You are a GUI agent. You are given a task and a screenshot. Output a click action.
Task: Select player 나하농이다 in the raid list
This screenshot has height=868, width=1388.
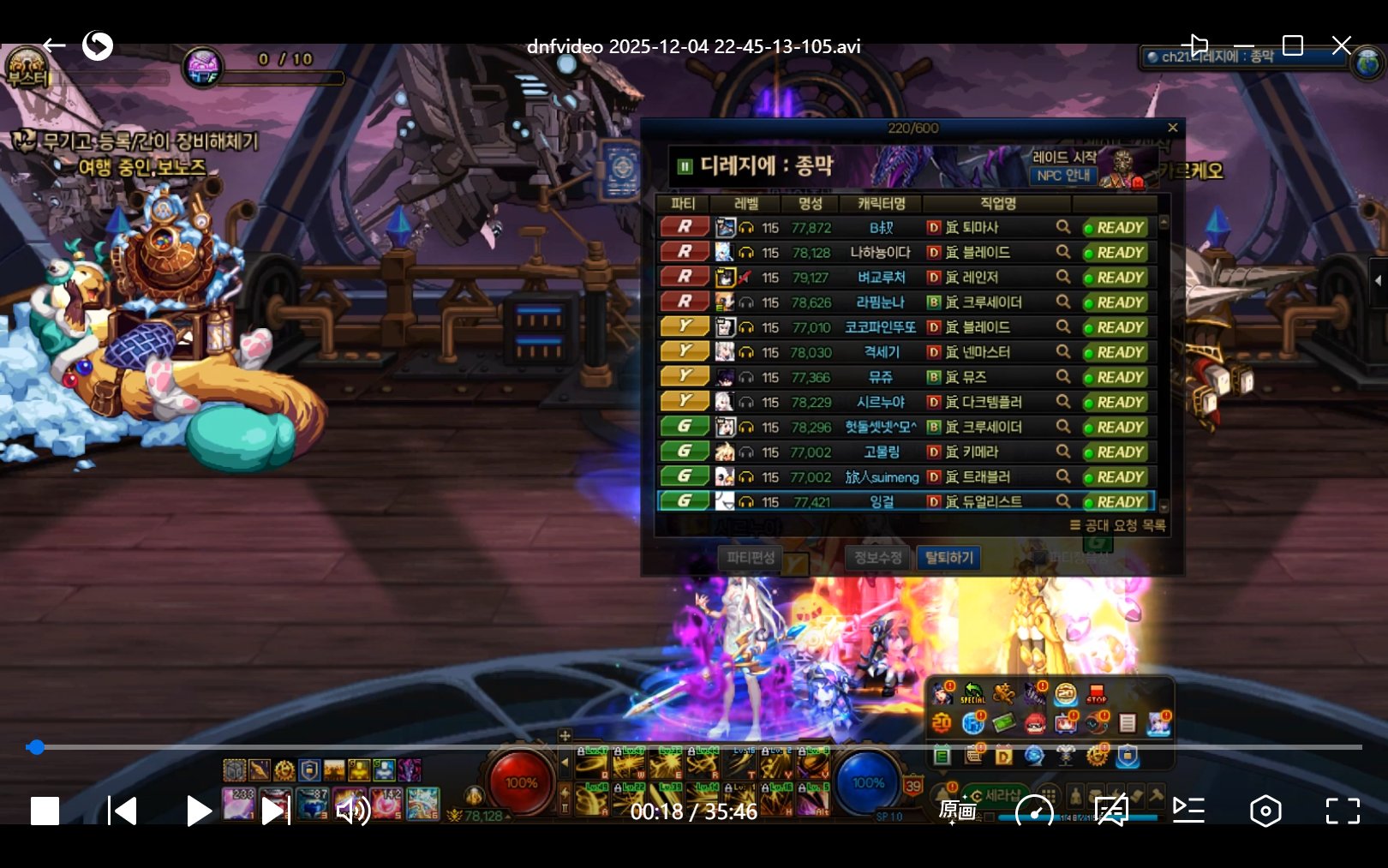tap(880, 253)
